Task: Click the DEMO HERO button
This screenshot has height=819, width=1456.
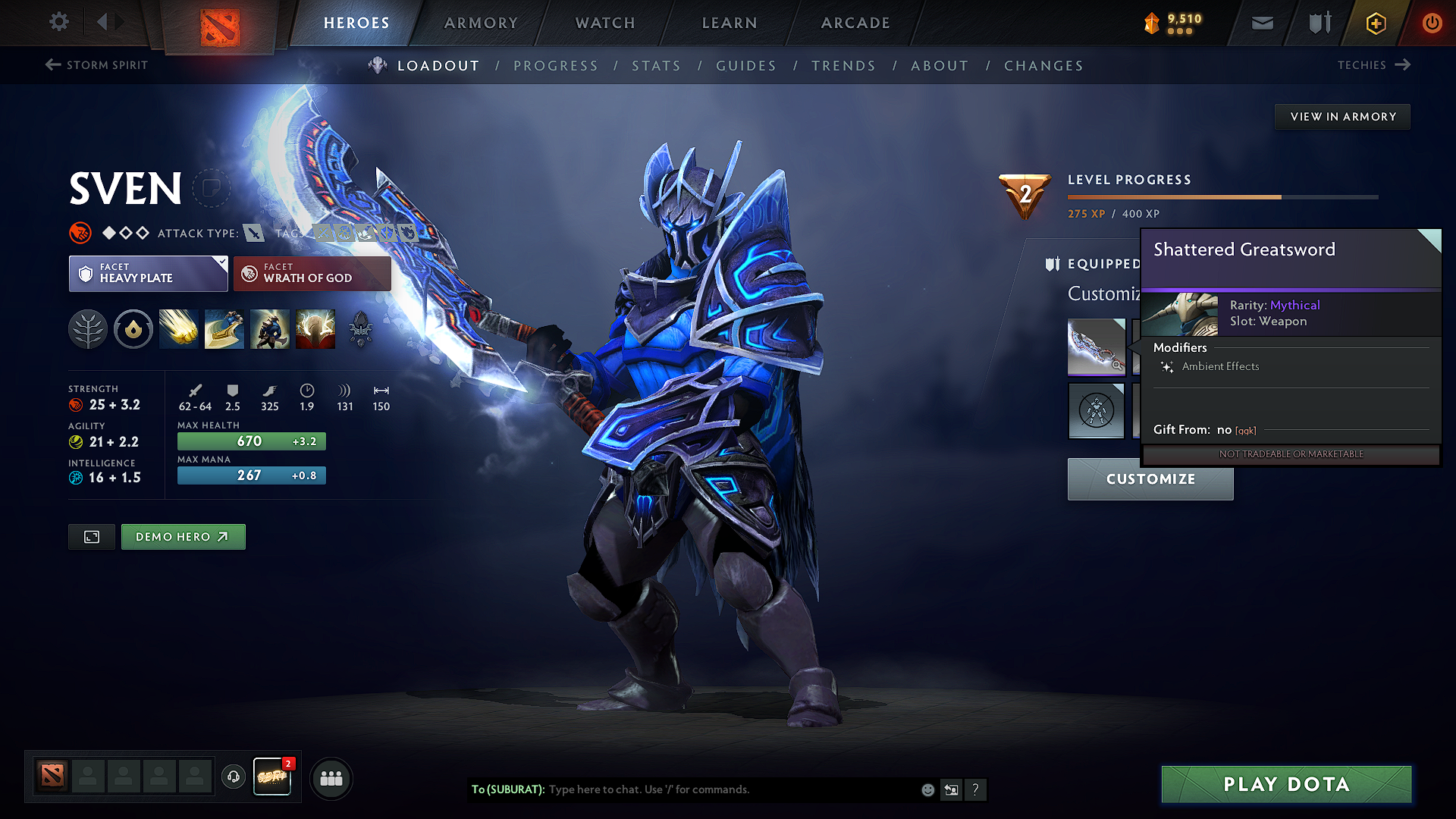Action: tap(183, 536)
